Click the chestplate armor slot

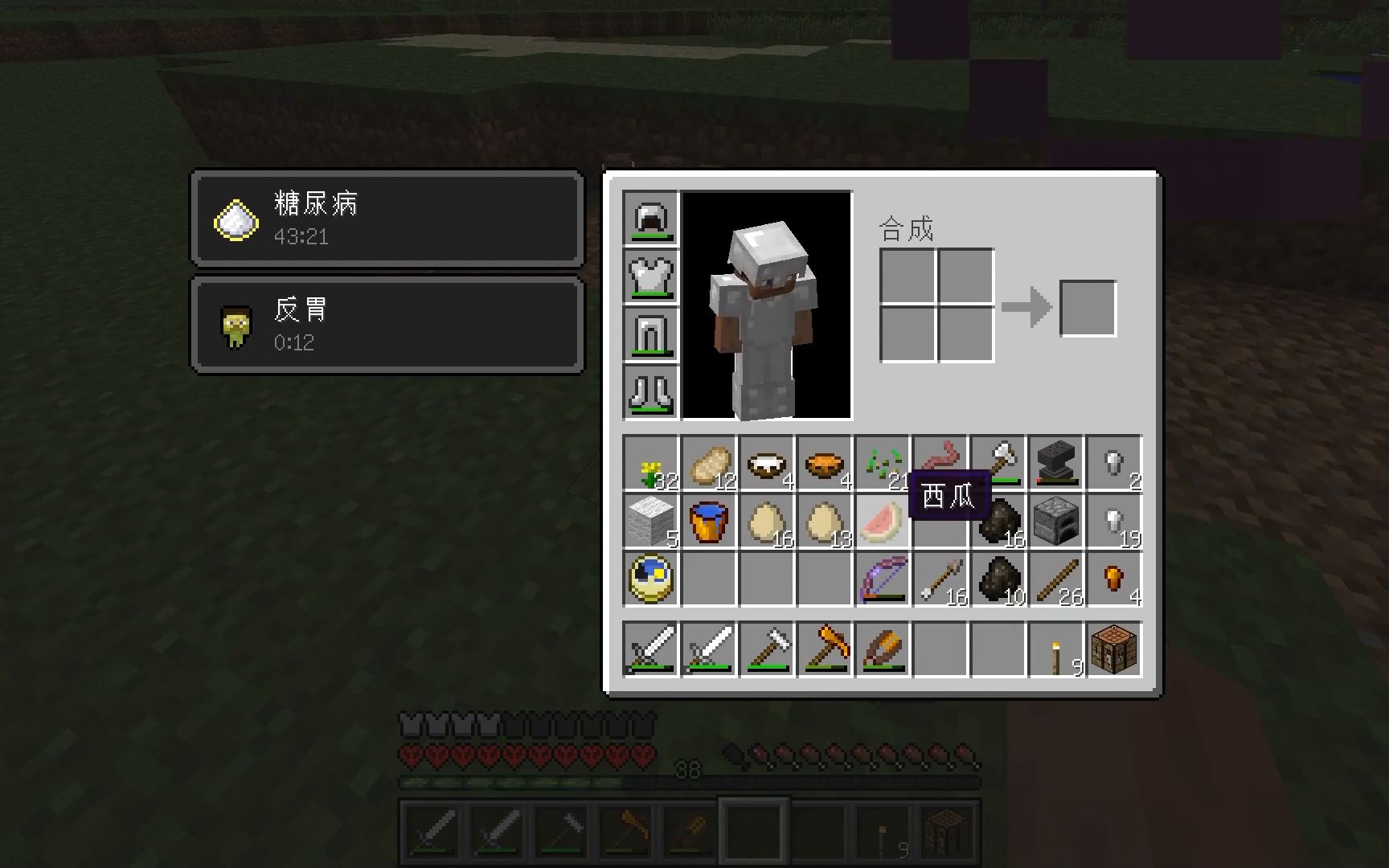pos(653,277)
